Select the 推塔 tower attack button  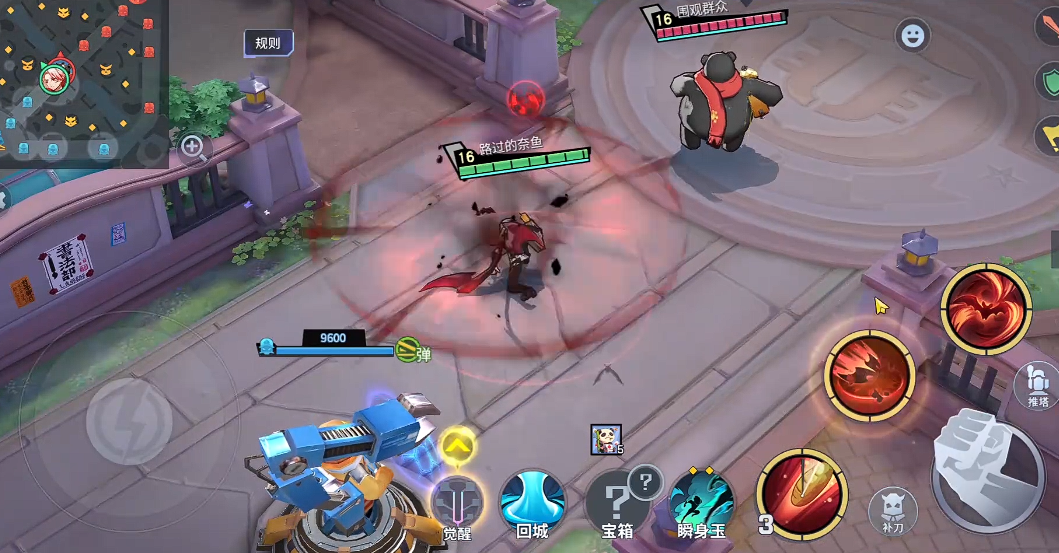click(1038, 385)
